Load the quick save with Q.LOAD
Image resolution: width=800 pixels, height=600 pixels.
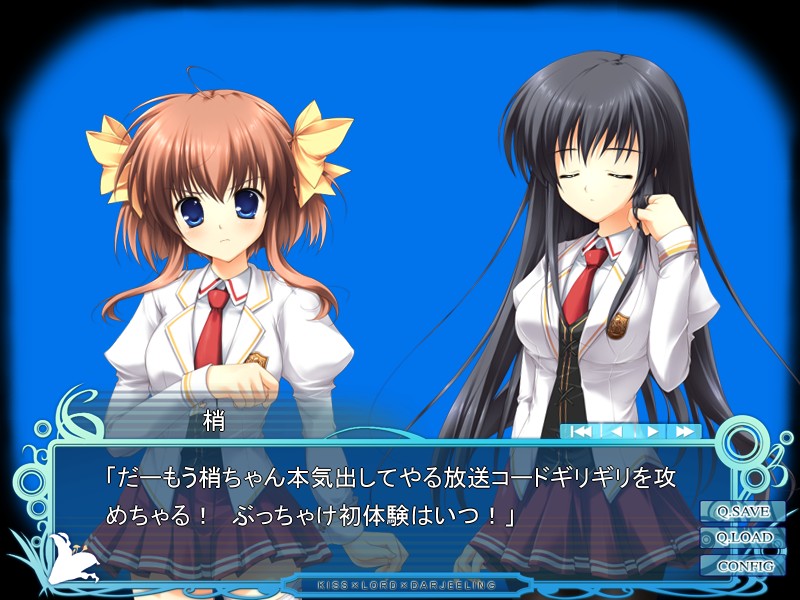(743, 538)
